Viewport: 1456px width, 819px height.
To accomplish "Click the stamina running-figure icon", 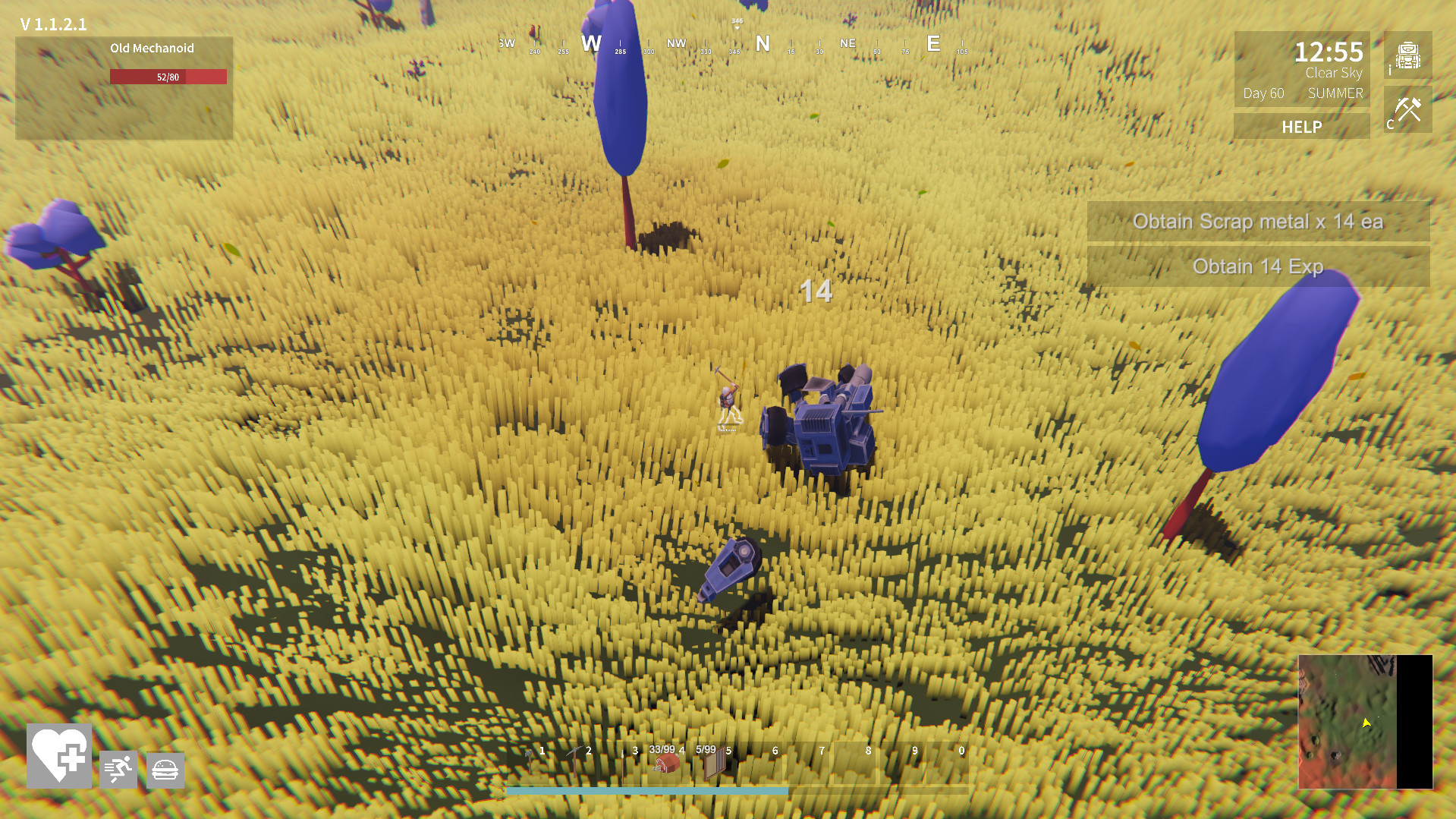I will point(118,770).
